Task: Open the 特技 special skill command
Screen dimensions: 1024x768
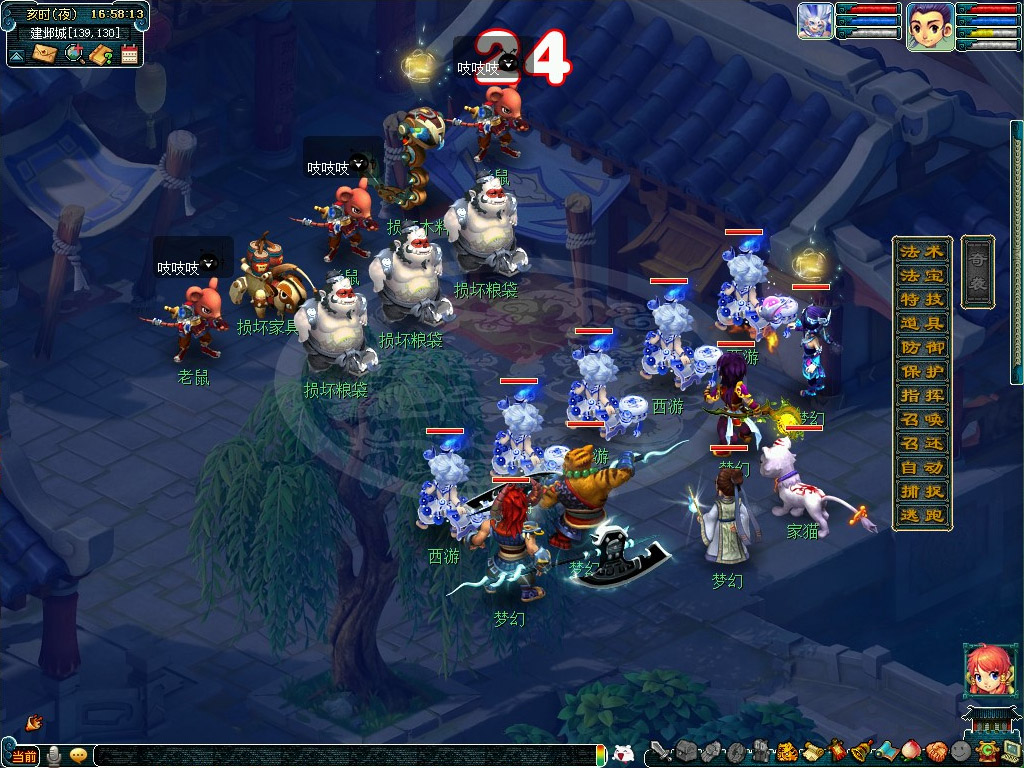Action: pyautogui.click(x=920, y=299)
